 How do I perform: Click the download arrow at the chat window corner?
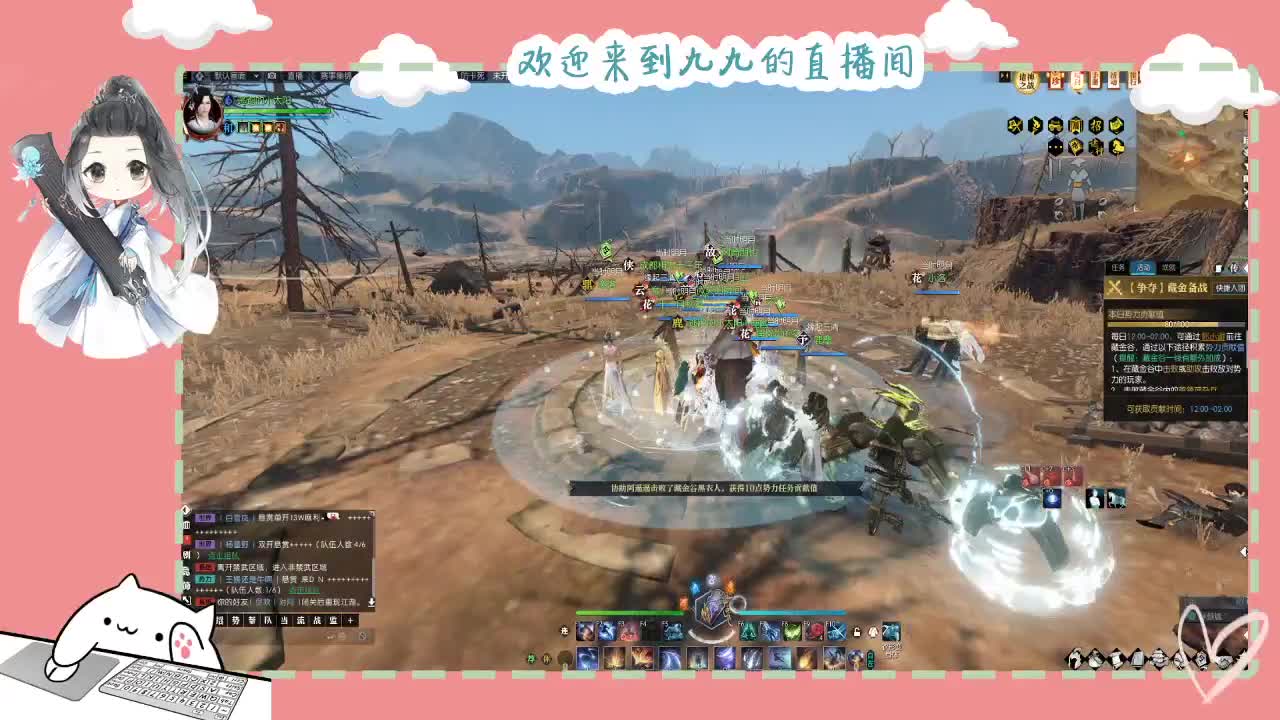coord(372,601)
